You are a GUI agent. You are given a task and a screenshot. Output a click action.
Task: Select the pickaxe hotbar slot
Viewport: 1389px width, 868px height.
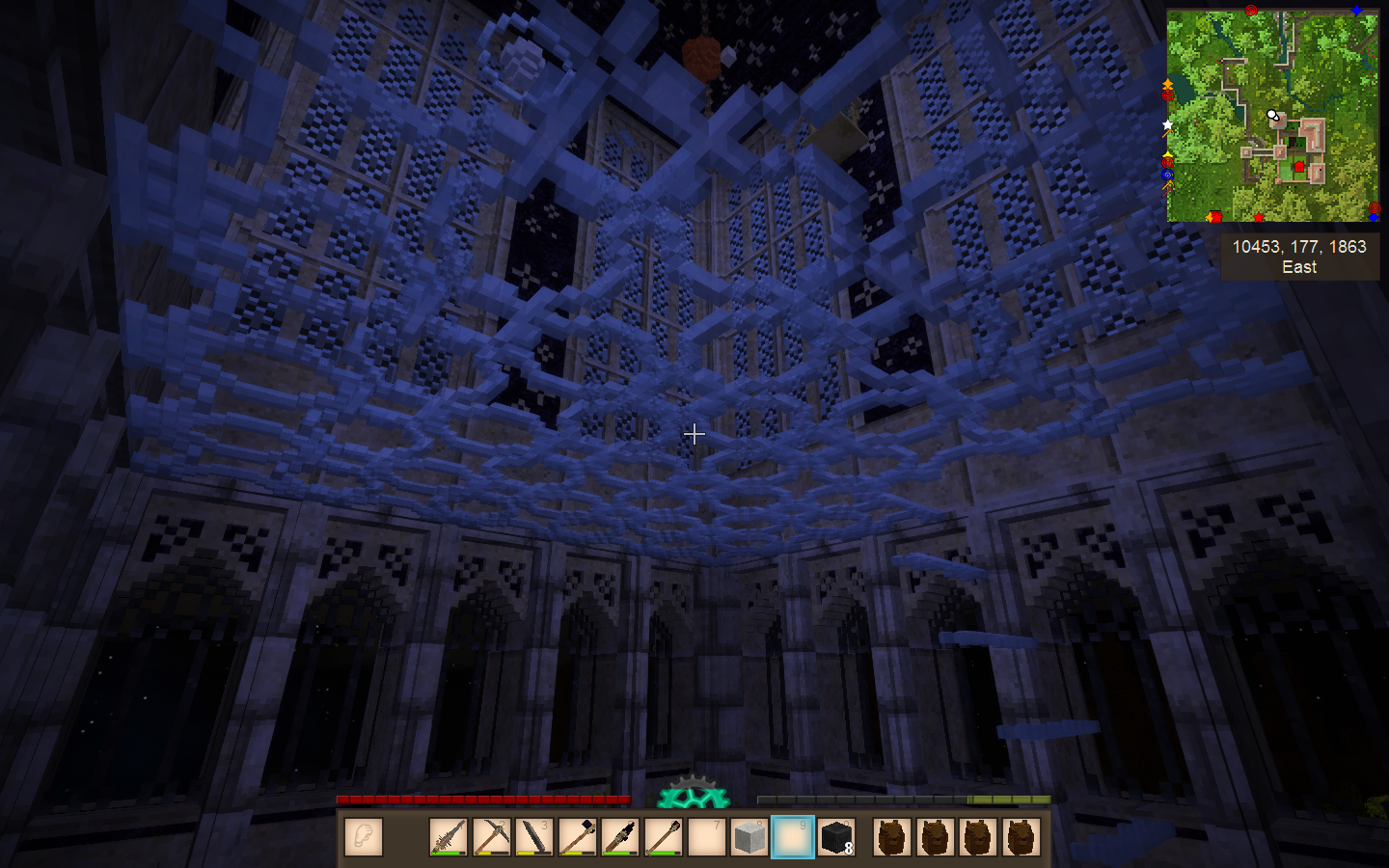[x=491, y=837]
